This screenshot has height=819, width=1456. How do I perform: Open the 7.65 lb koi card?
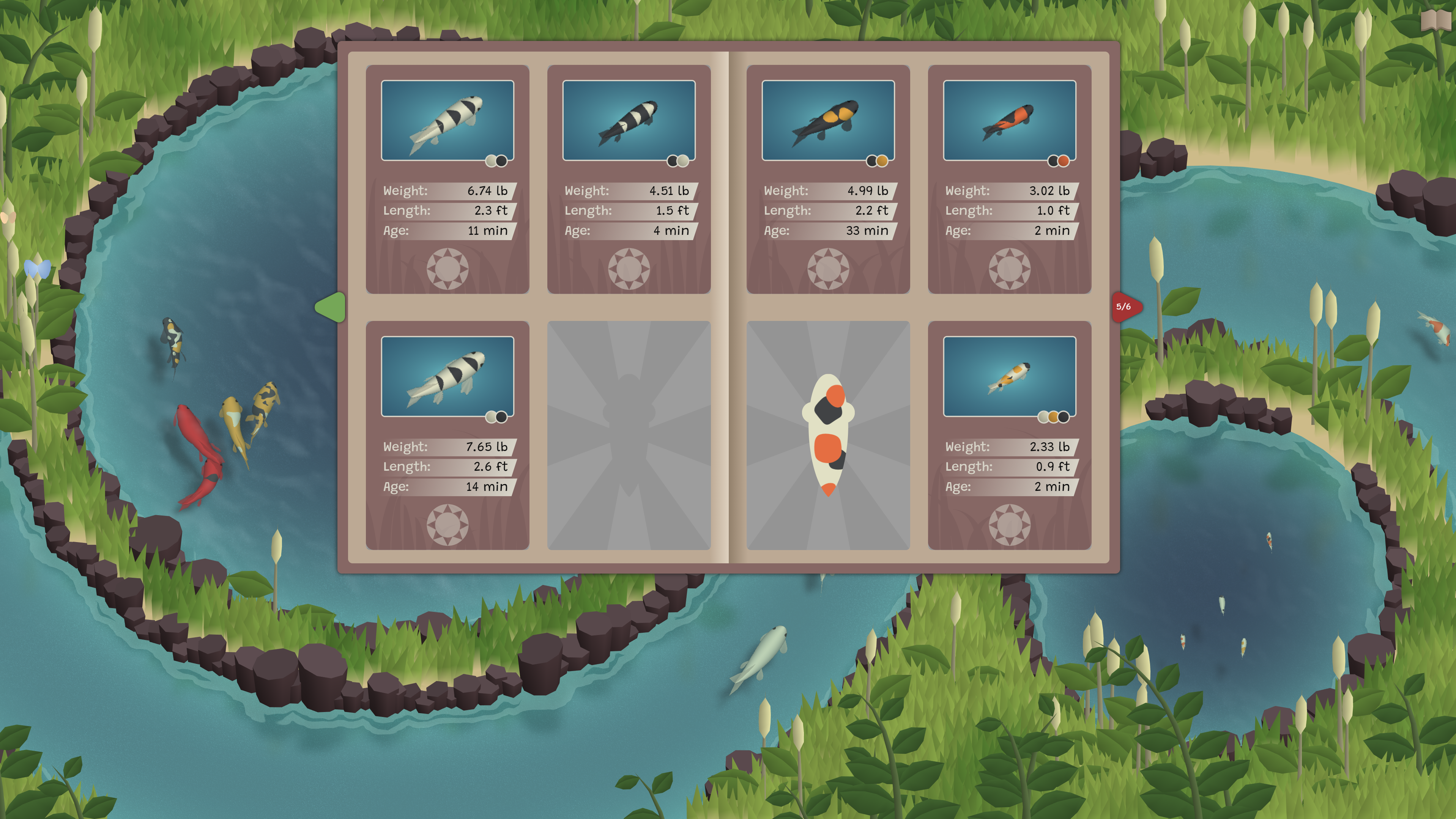click(x=447, y=435)
